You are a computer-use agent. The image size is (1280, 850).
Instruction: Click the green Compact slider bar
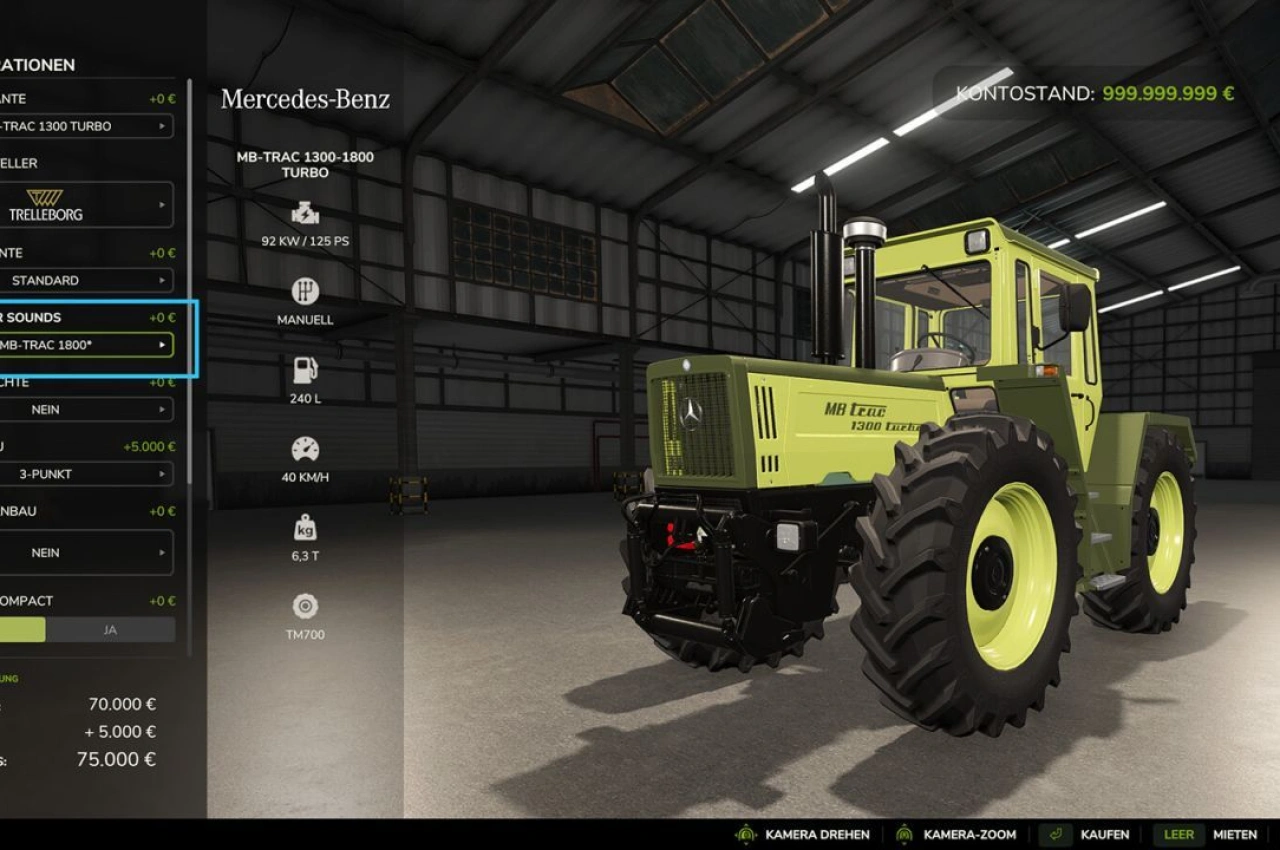[x=25, y=629]
